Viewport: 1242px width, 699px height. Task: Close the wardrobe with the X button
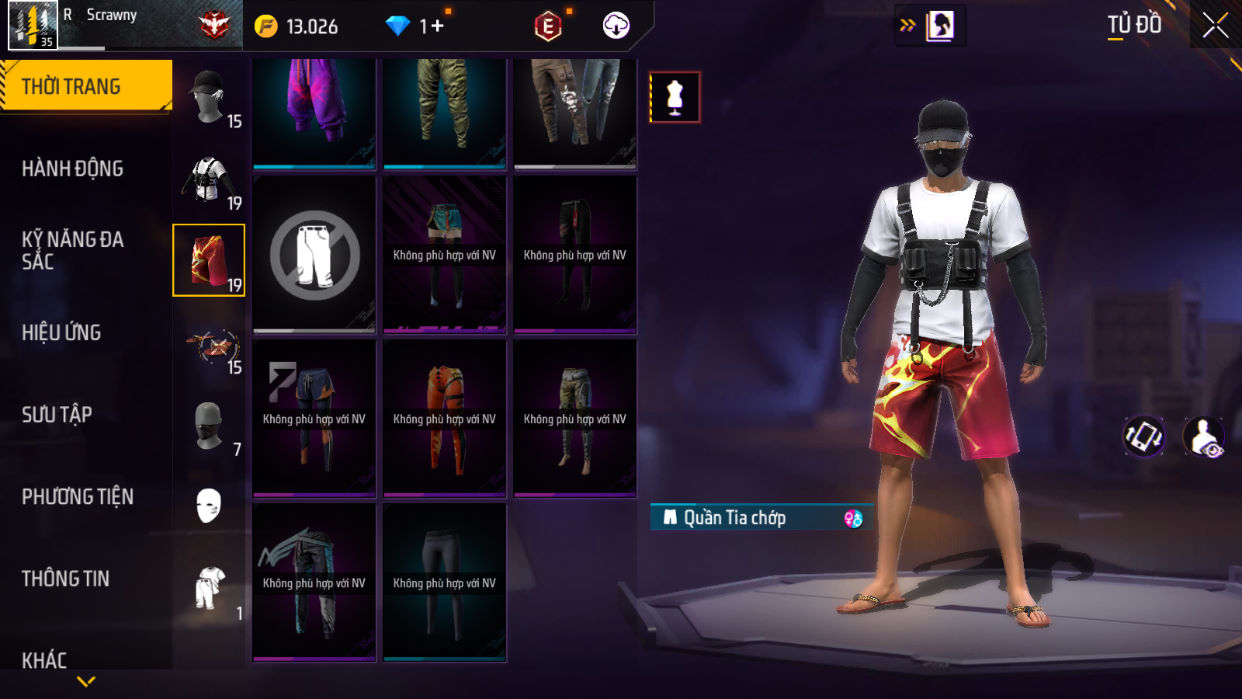[1215, 25]
